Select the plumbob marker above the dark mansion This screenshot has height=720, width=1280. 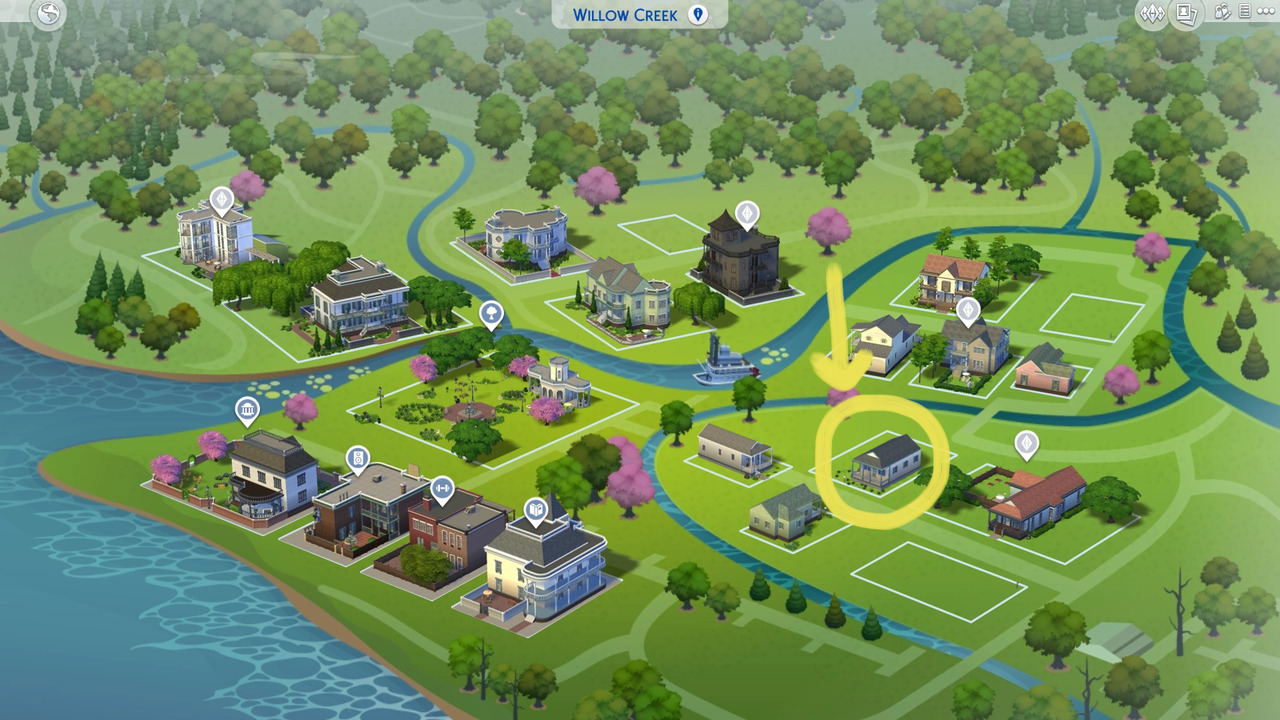point(747,214)
